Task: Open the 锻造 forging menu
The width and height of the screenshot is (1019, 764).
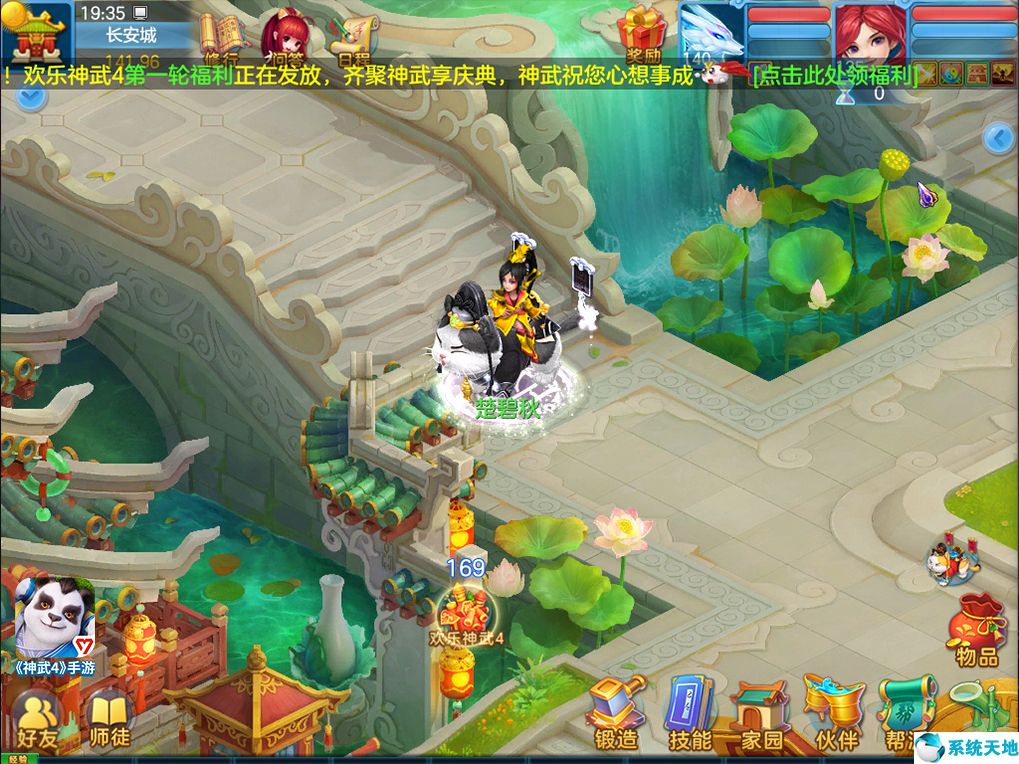Action: pyautogui.click(x=616, y=712)
